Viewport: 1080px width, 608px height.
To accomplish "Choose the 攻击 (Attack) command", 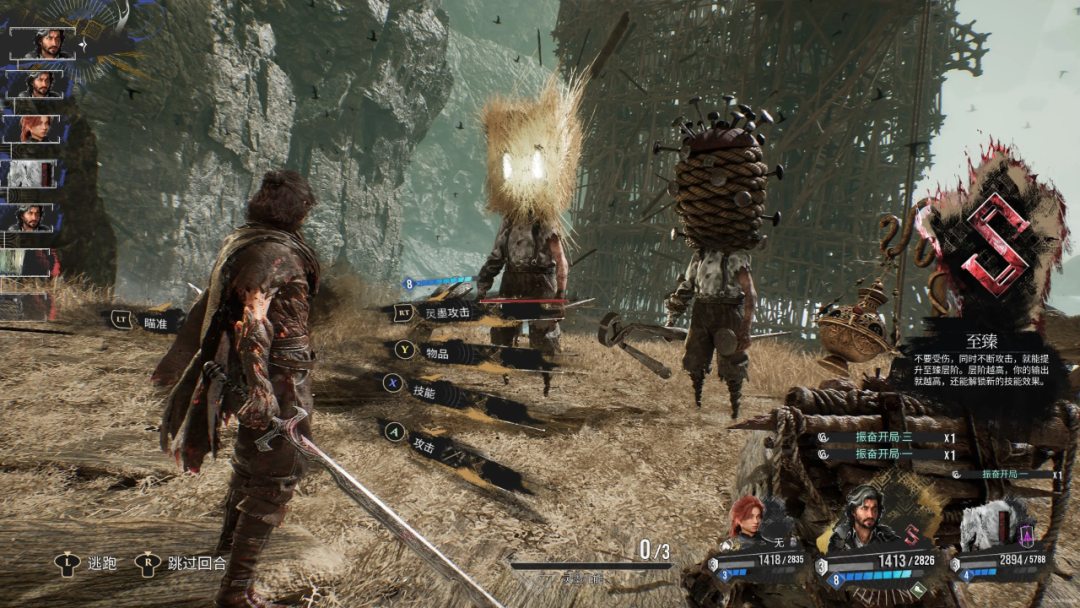I will click(424, 446).
